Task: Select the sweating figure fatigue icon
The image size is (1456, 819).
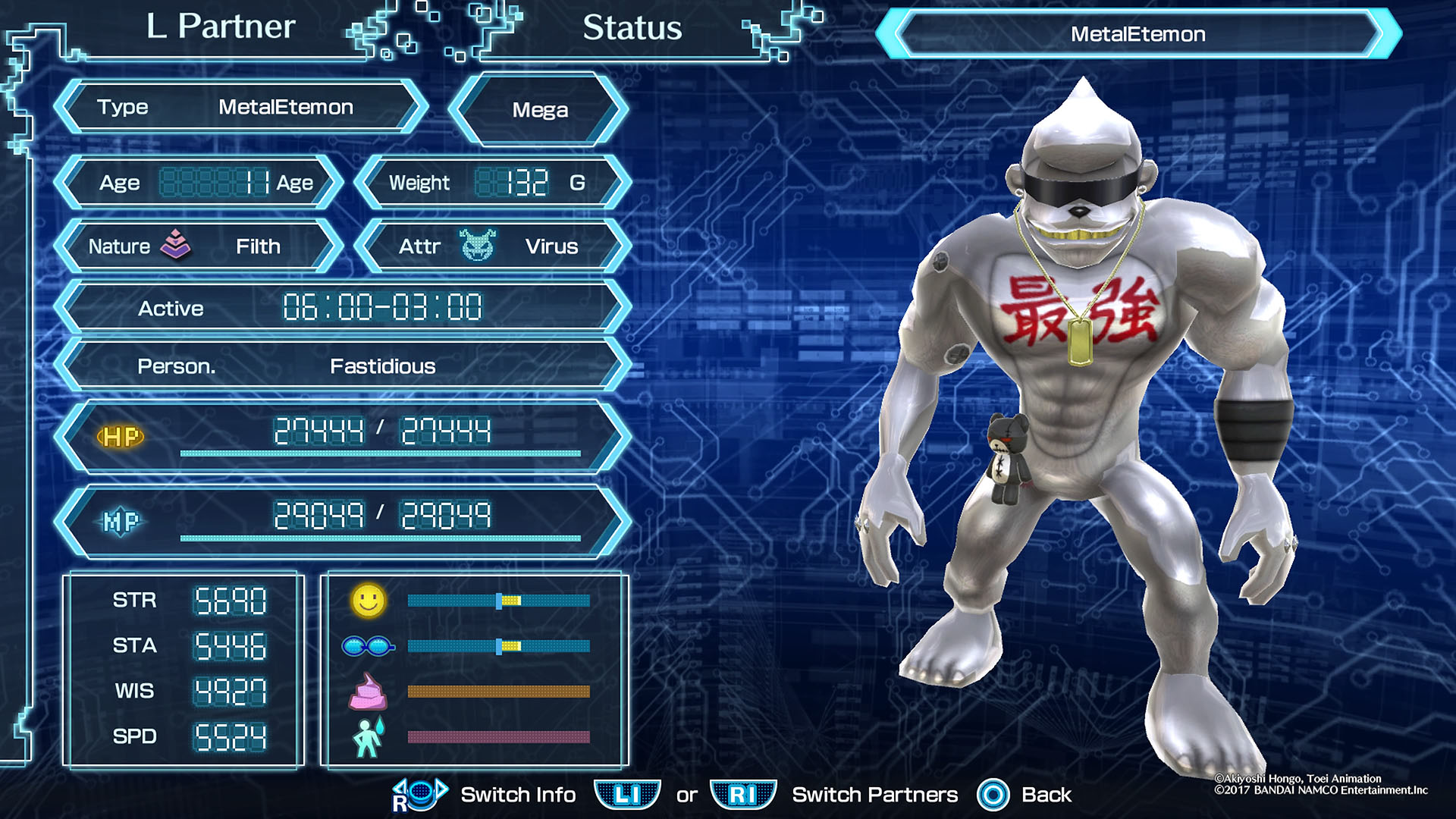Action: click(369, 737)
